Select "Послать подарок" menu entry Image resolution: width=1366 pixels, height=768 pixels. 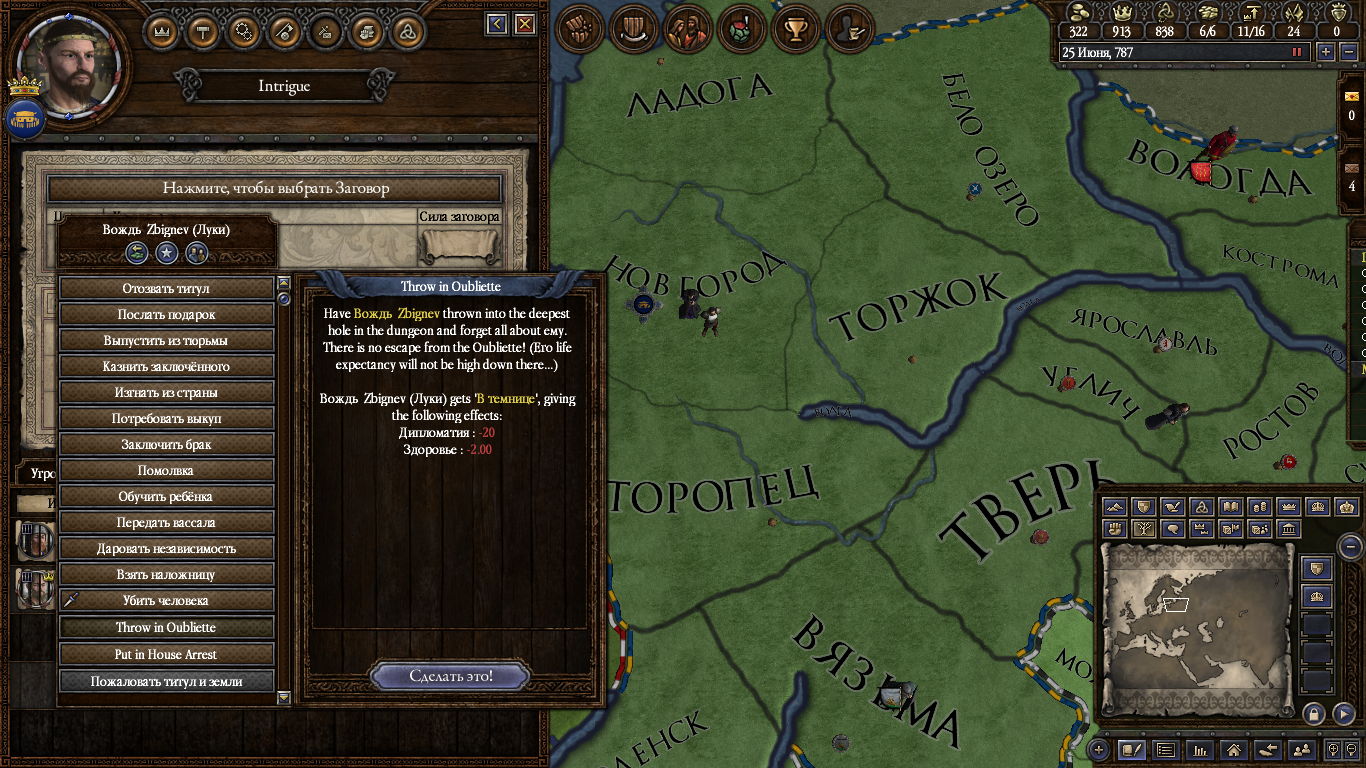[x=166, y=314]
